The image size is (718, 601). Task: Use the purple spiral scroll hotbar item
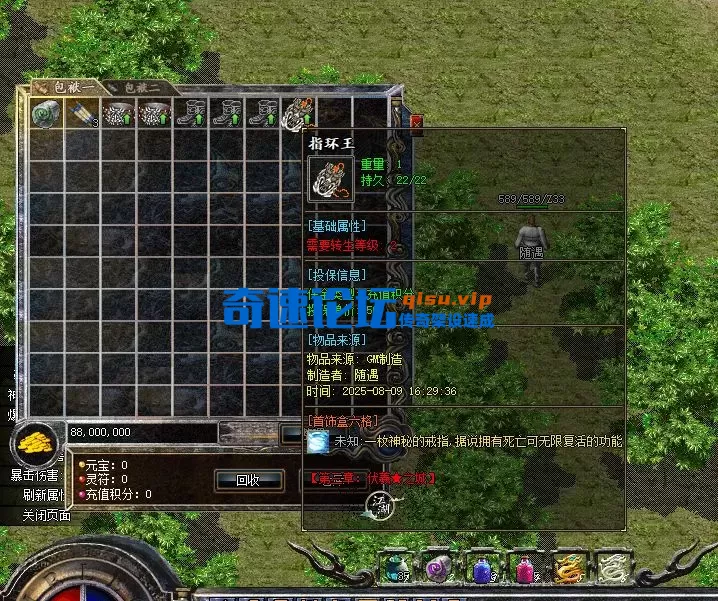point(437,568)
